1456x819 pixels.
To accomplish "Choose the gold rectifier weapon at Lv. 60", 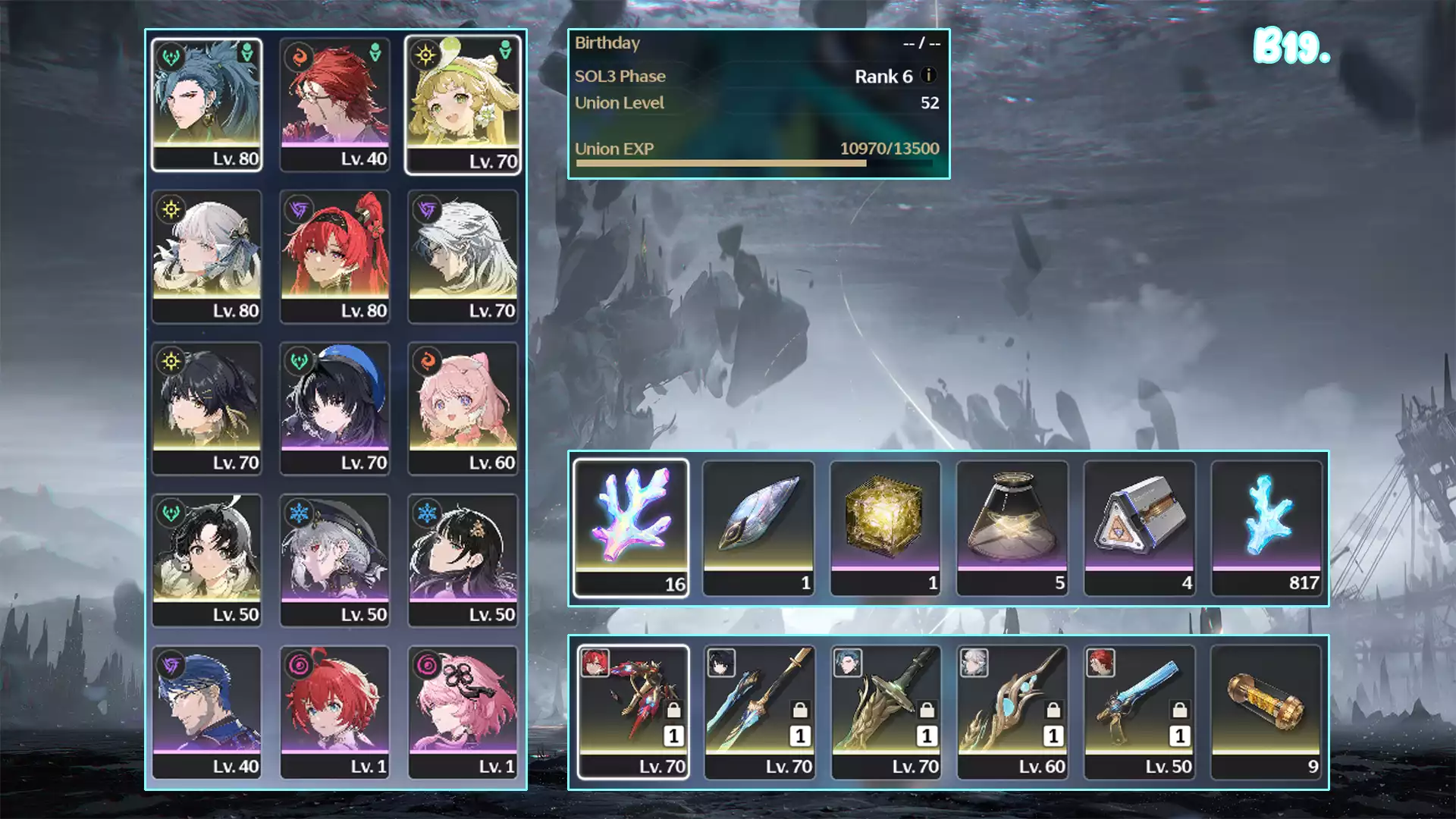I will coord(1012,711).
